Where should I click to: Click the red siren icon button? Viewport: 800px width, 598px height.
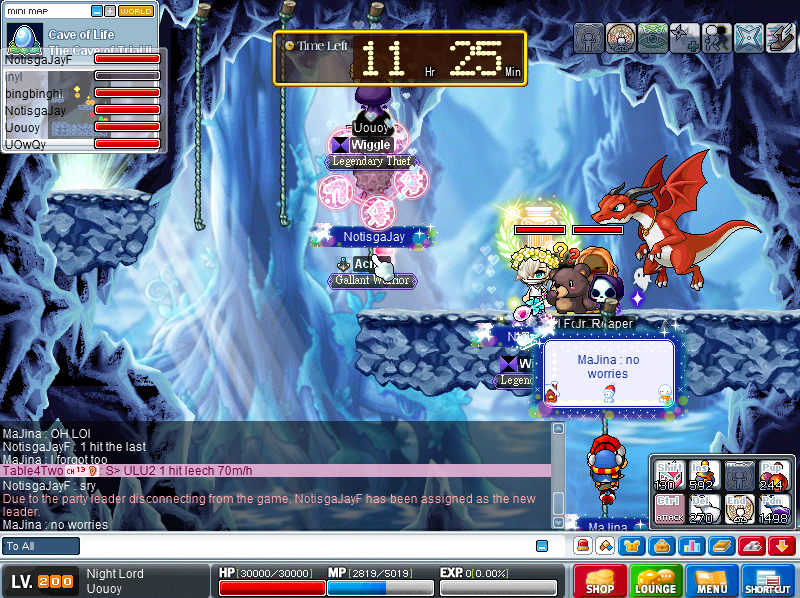[x=582, y=546]
